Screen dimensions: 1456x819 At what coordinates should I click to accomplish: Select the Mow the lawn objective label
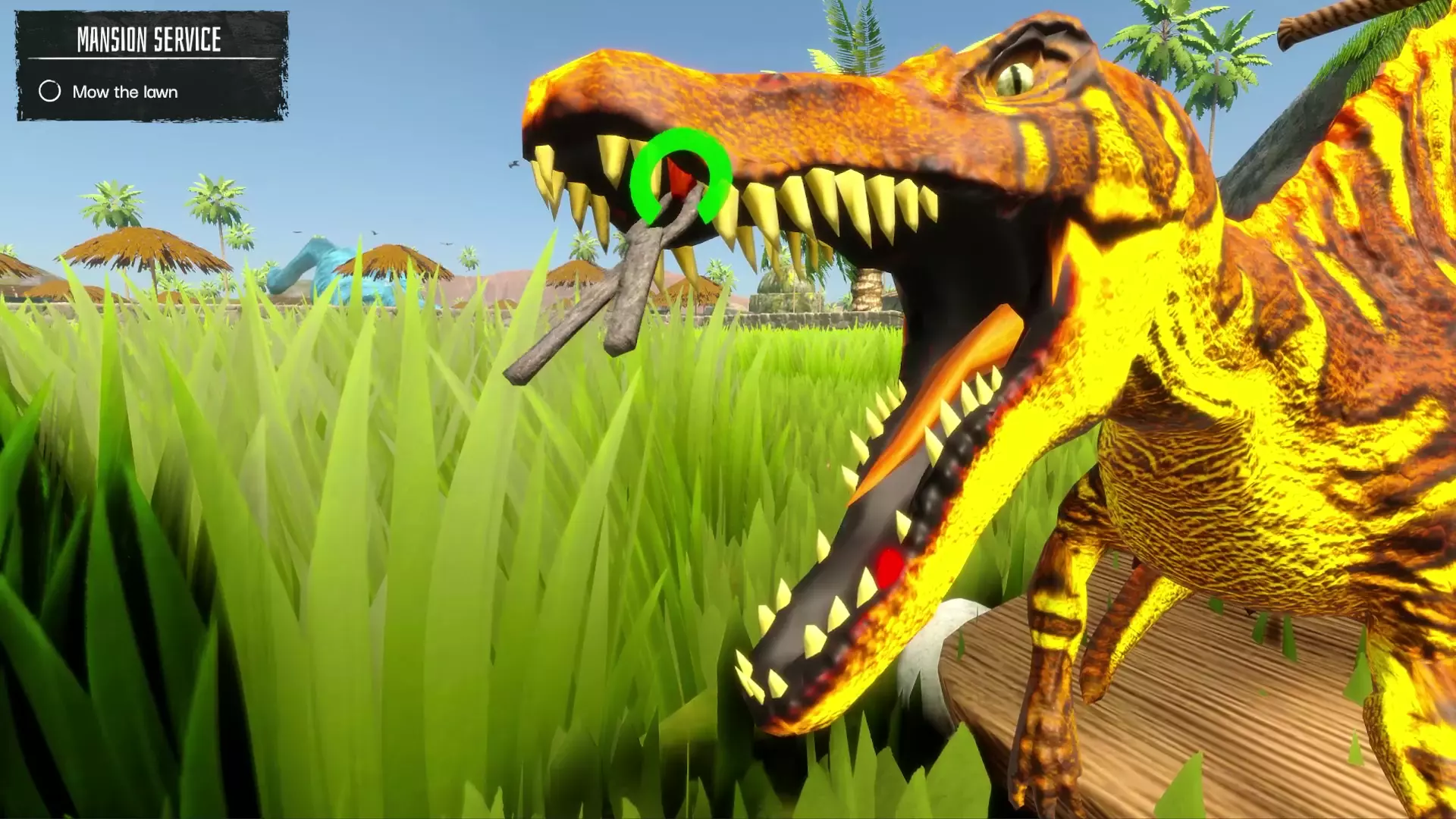pyautogui.click(x=124, y=92)
